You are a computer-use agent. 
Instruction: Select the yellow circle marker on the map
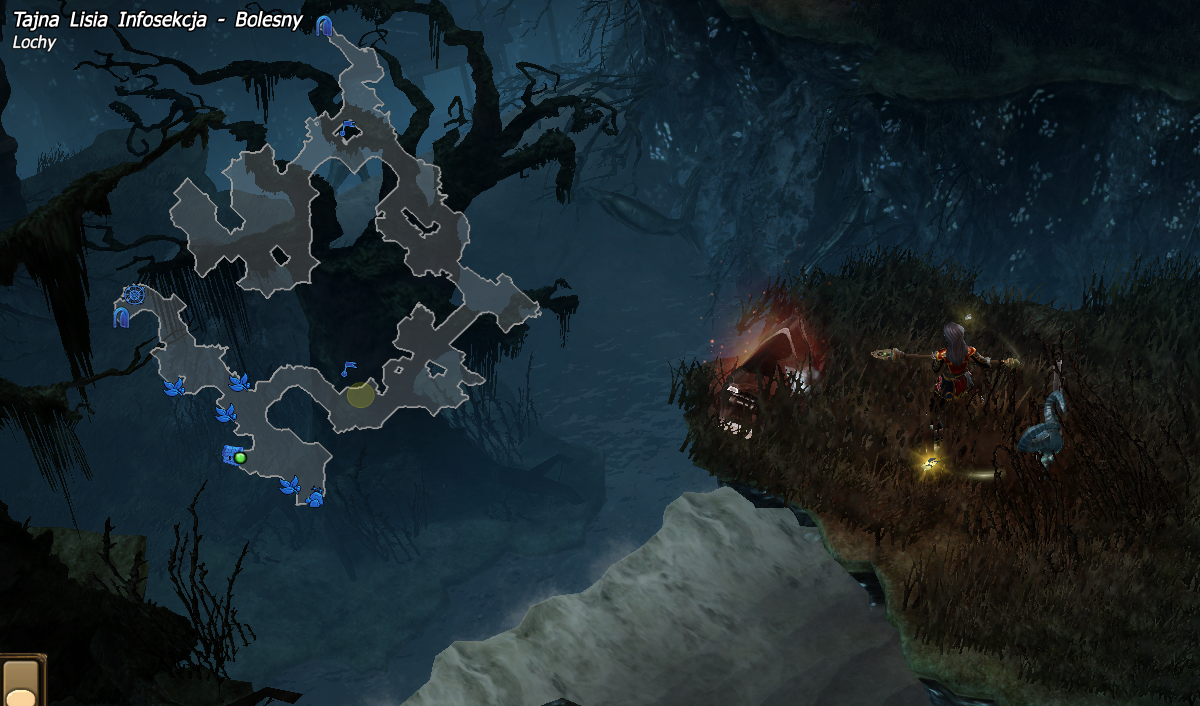click(x=361, y=395)
